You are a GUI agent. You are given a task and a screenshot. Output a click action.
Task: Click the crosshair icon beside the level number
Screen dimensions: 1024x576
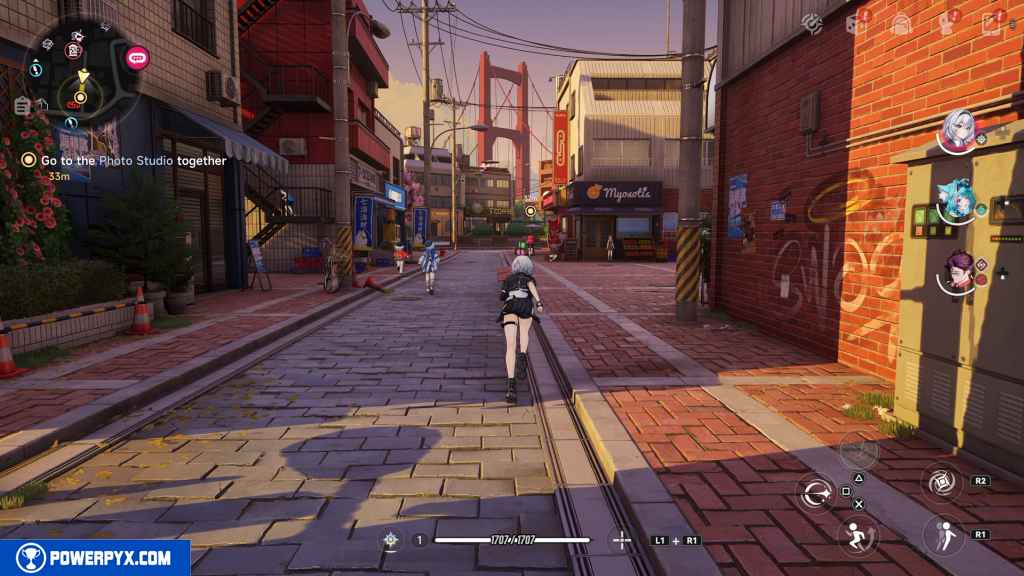[390, 541]
